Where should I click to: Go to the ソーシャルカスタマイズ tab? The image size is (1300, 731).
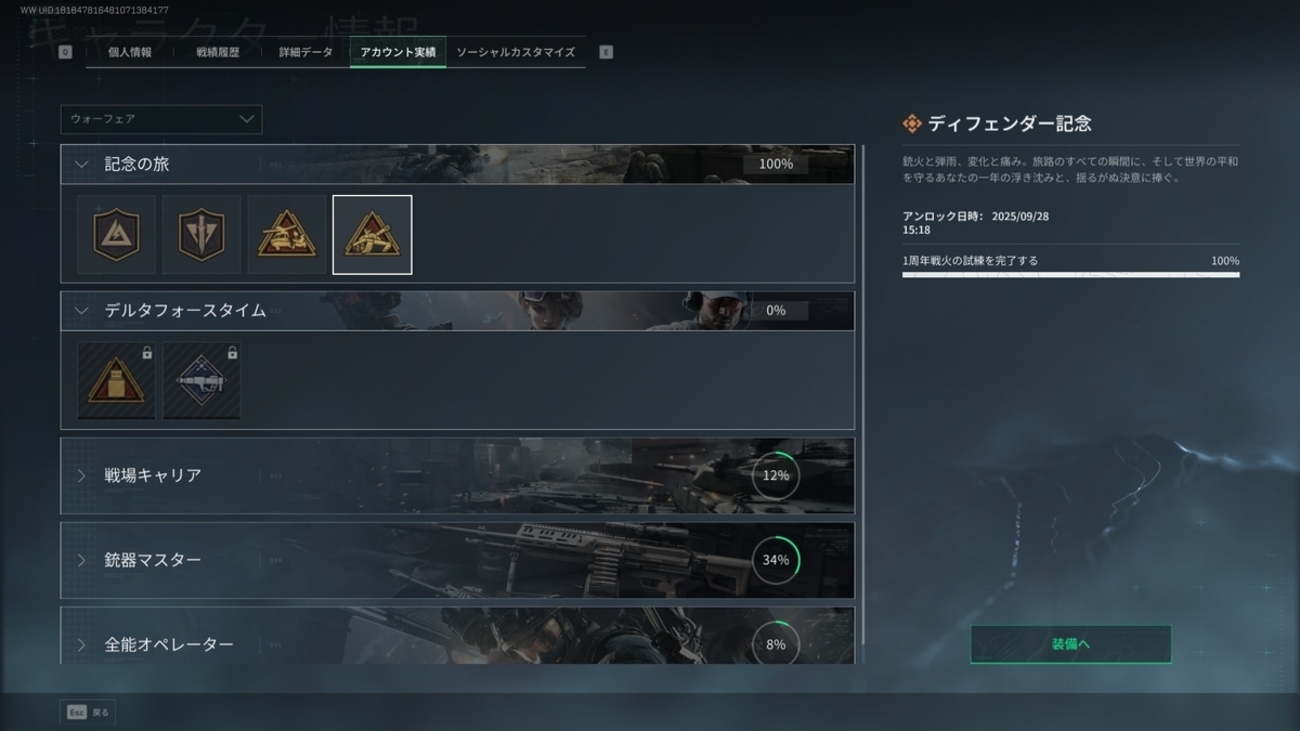pyautogui.click(x=516, y=52)
